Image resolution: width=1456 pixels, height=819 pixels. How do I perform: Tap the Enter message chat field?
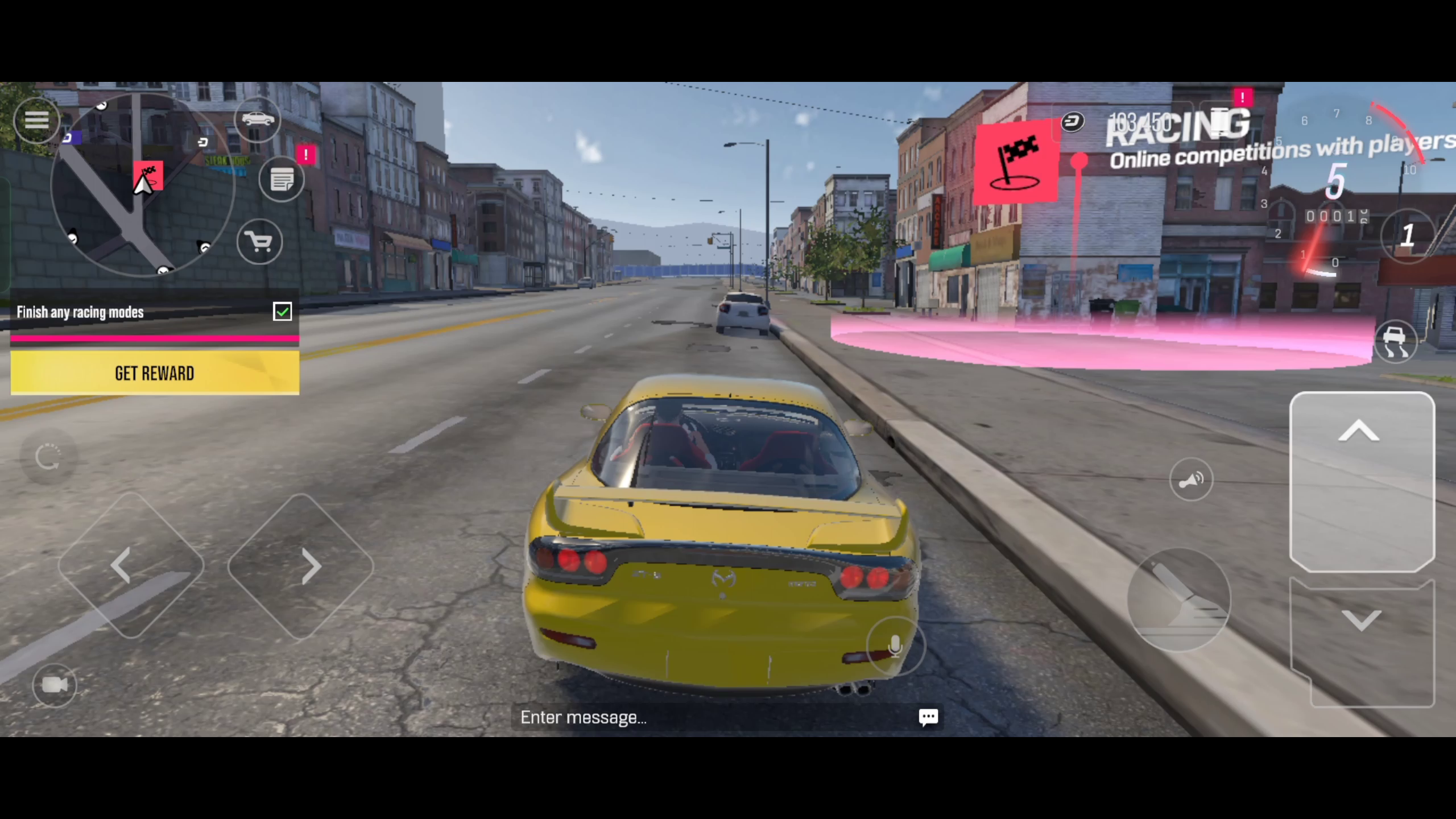pyautogui.click(x=626, y=717)
